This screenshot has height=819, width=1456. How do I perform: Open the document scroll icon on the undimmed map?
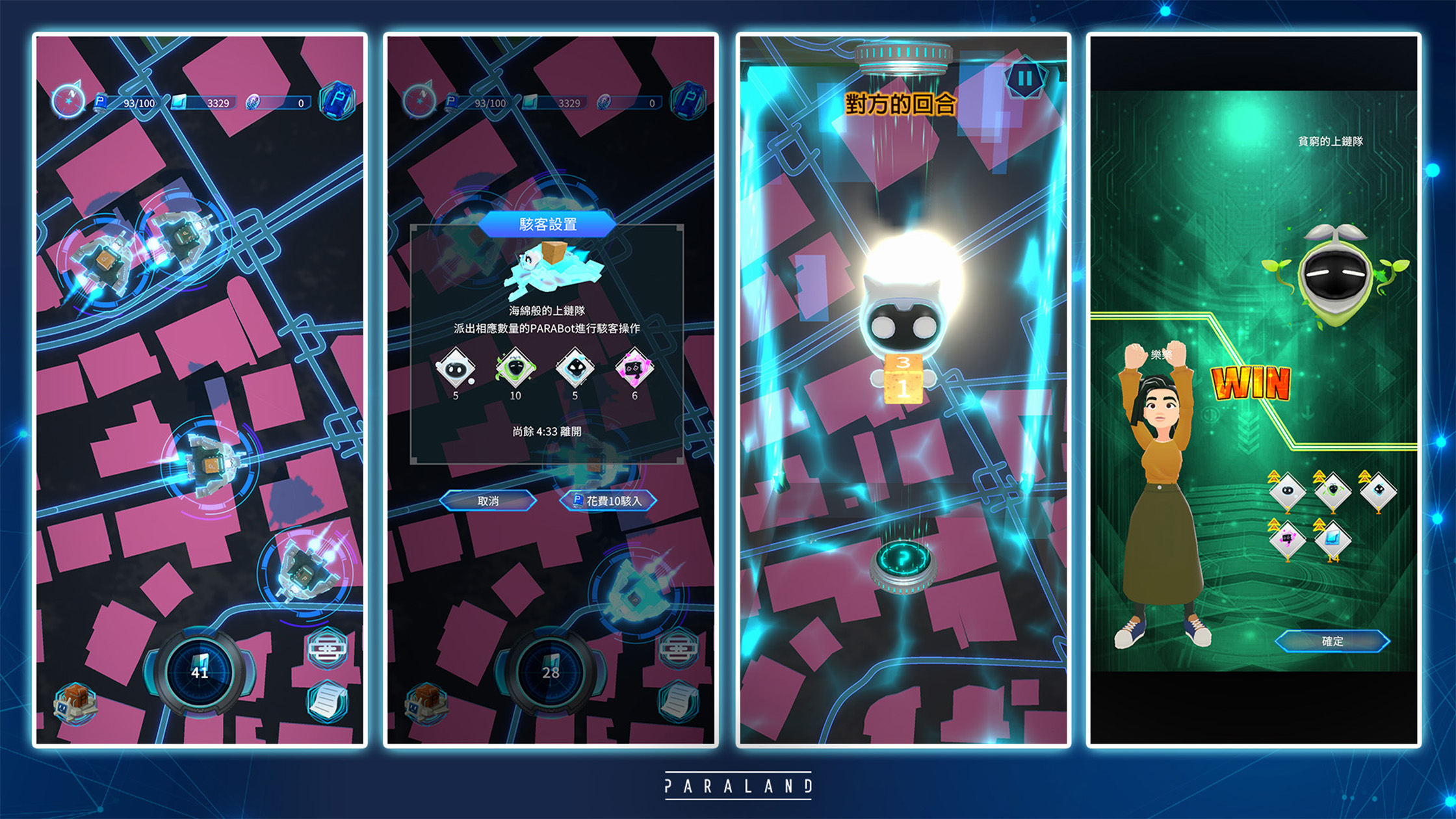click(x=327, y=701)
